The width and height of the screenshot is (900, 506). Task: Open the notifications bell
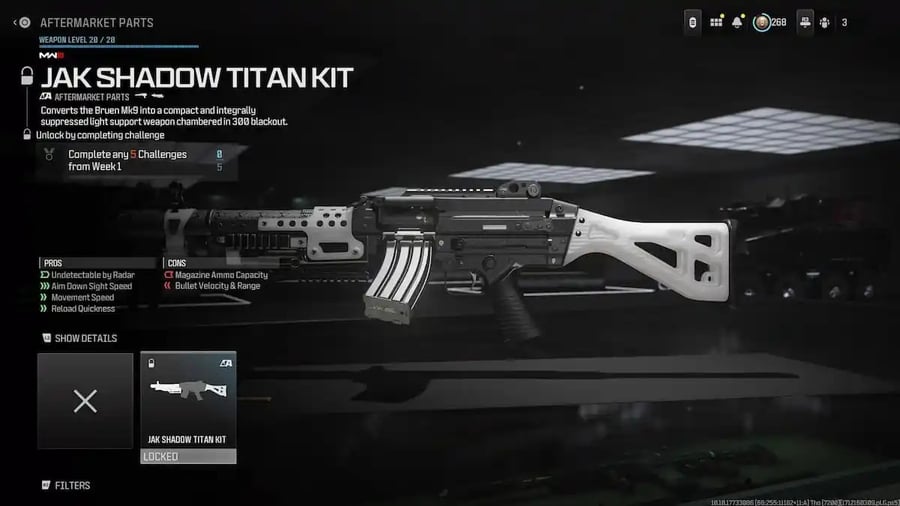pyautogui.click(x=737, y=21)
